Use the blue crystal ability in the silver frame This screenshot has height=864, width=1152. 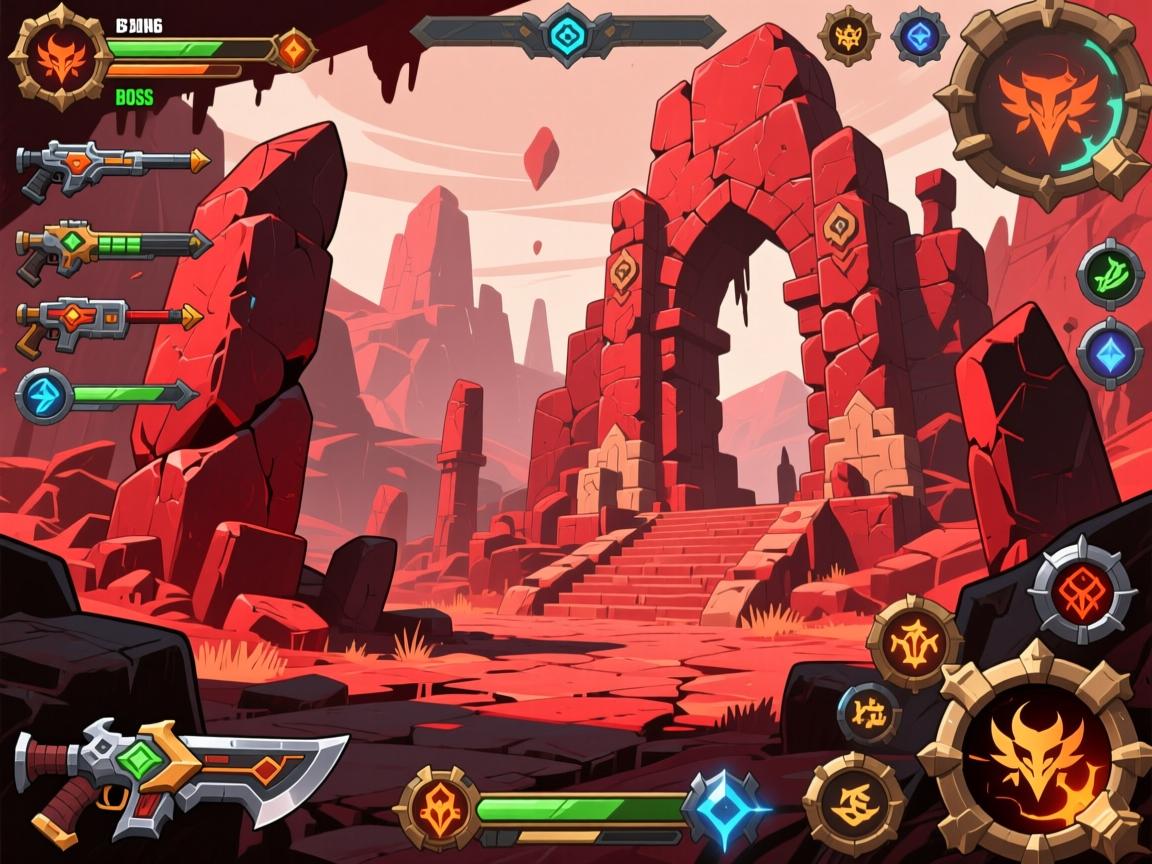point(1110,352)
